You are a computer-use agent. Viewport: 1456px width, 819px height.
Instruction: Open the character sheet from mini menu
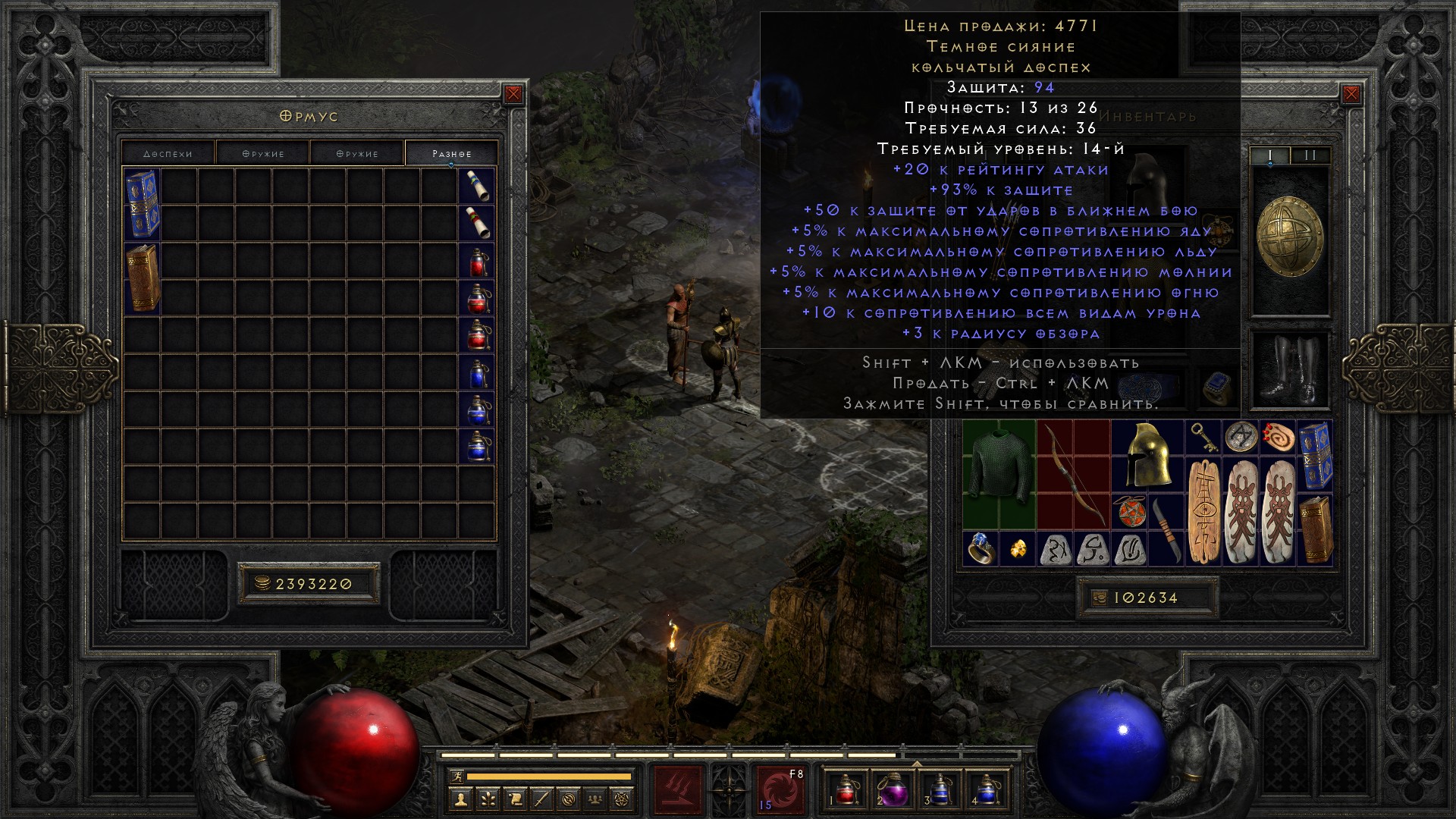pyautogui.click(x=460, y=799)
